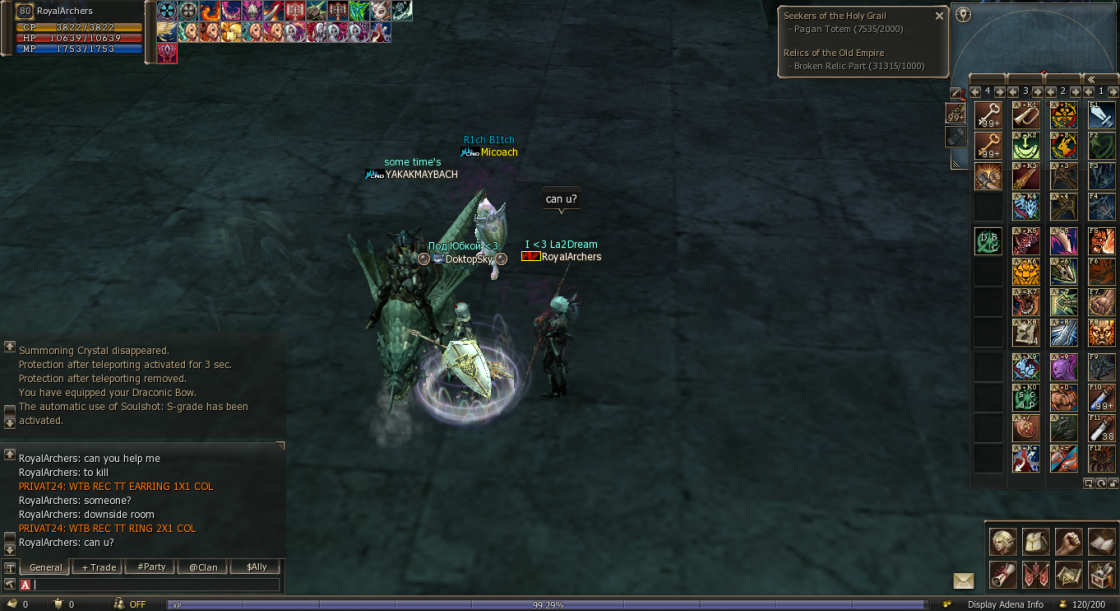Click Display Adena Info

(x=1005, y=604)
